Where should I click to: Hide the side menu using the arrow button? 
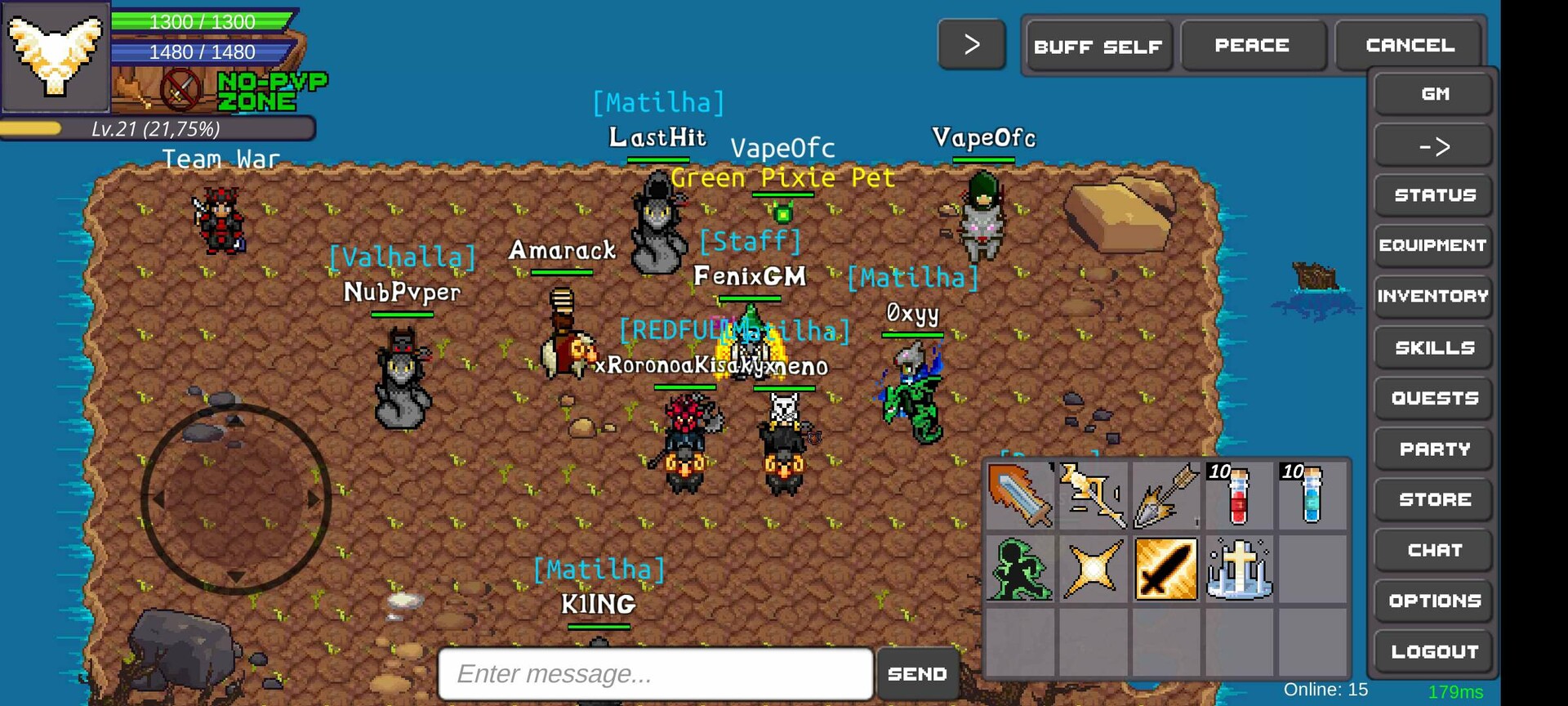click(1433, 145)
